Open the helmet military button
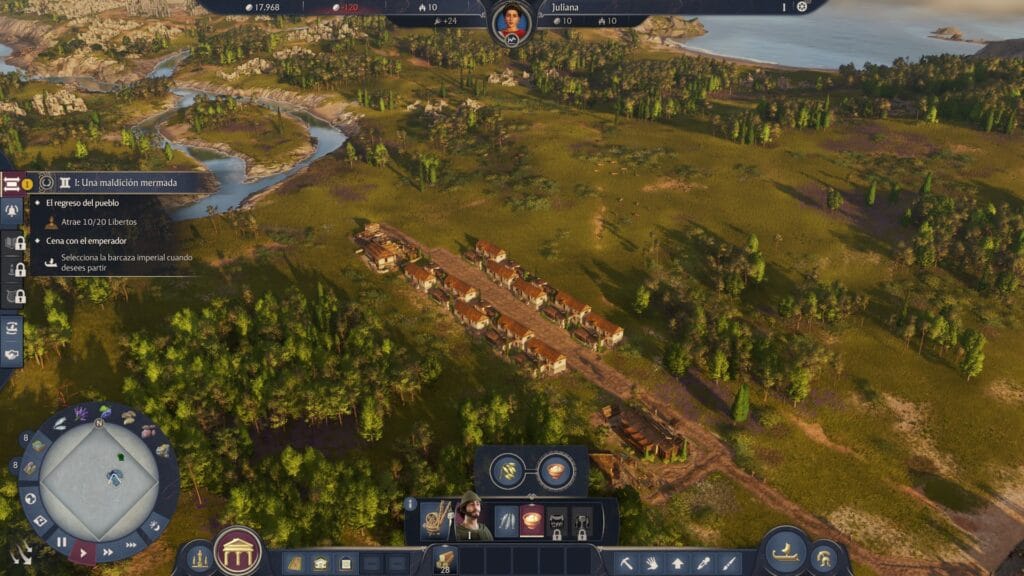1024x576 pixels. 825,560
